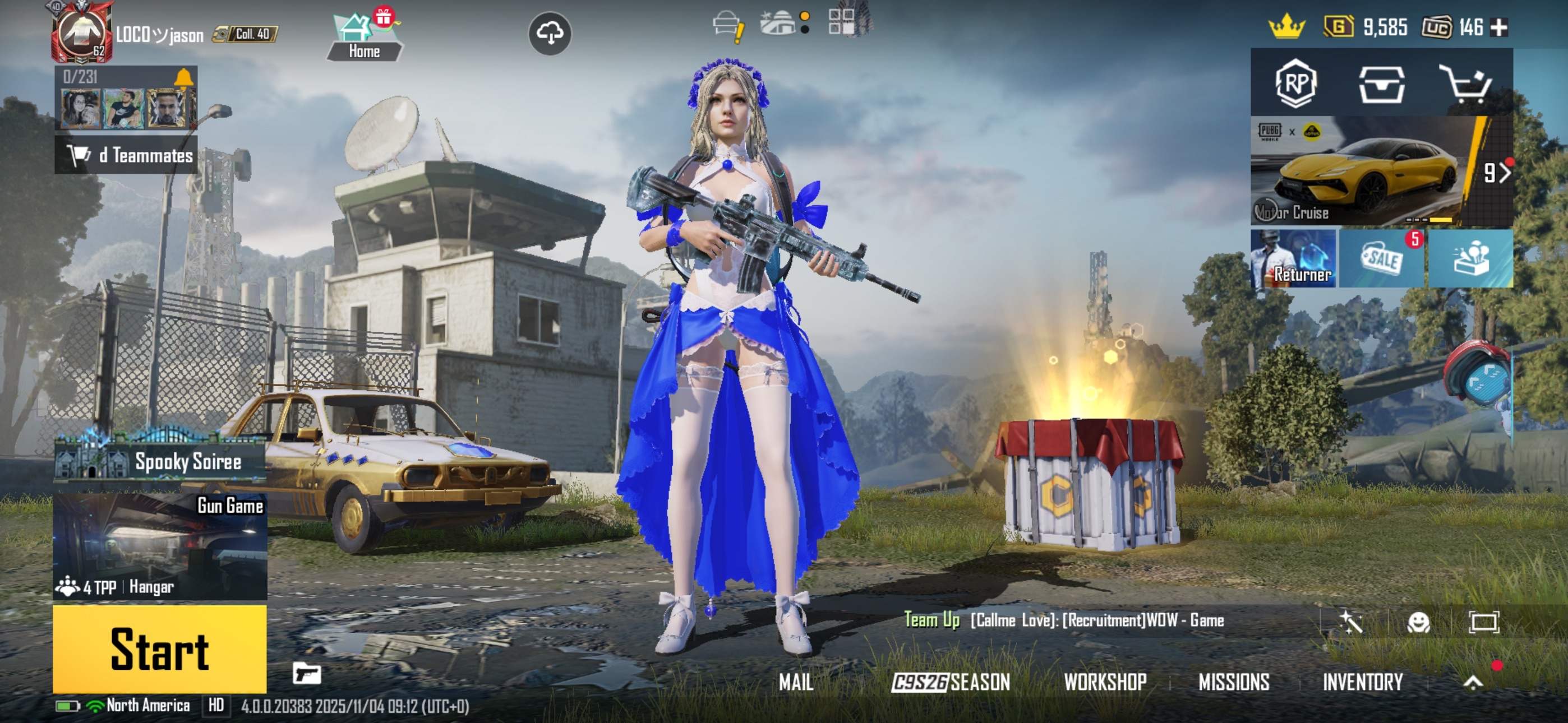Open the Sale offers tile

[1381, 258]
